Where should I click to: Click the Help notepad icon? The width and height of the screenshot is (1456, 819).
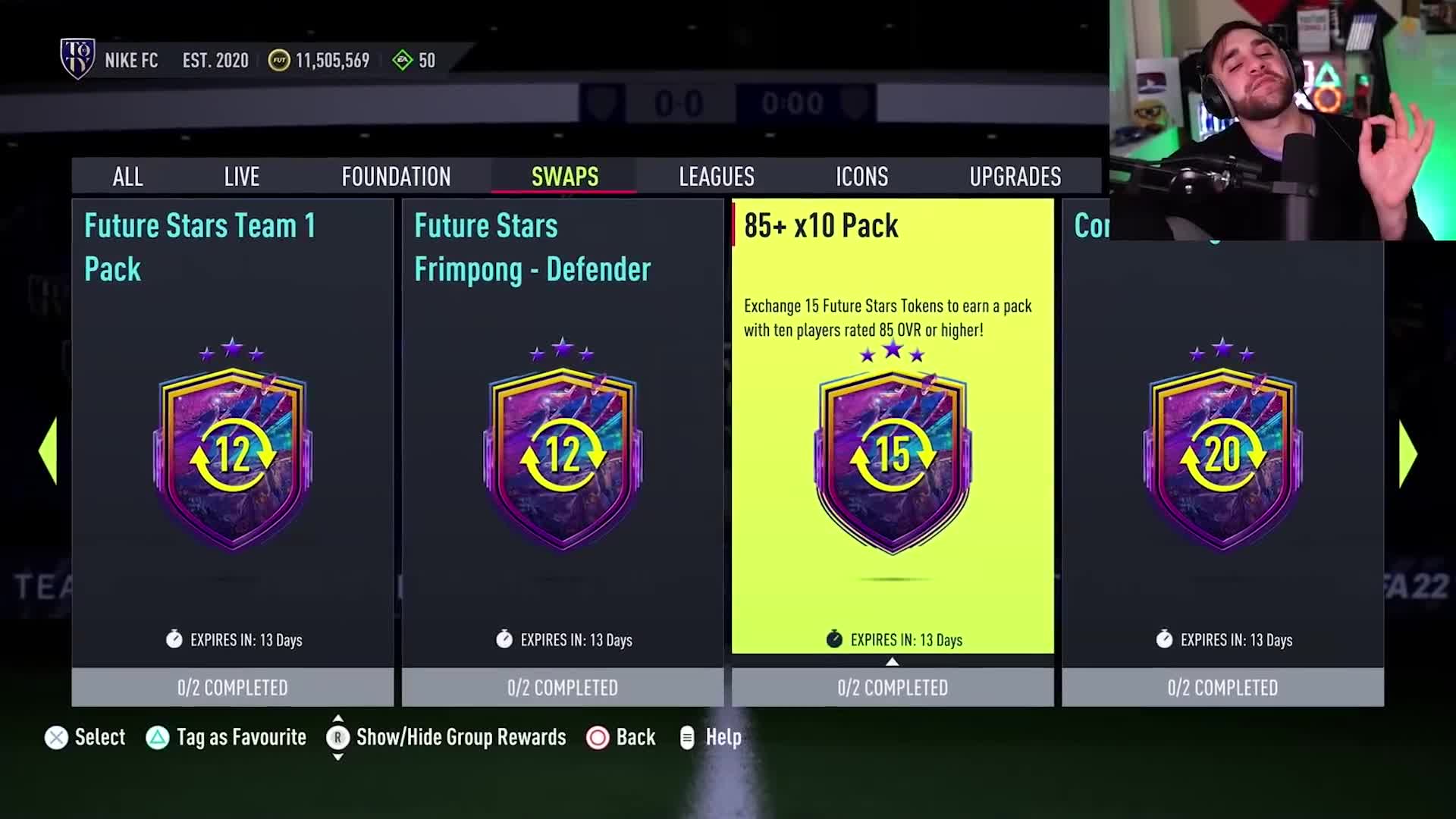coord(687,736)
